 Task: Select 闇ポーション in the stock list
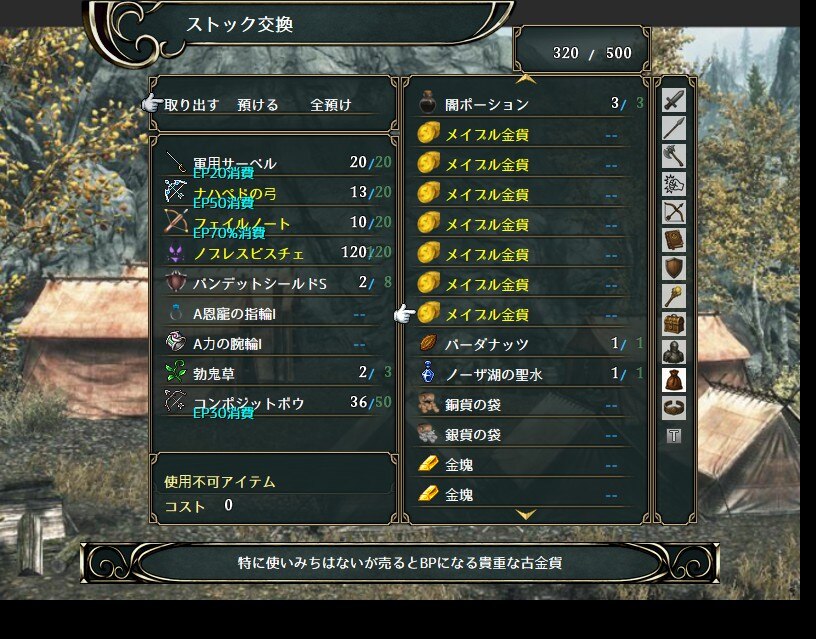coord(487,104)
